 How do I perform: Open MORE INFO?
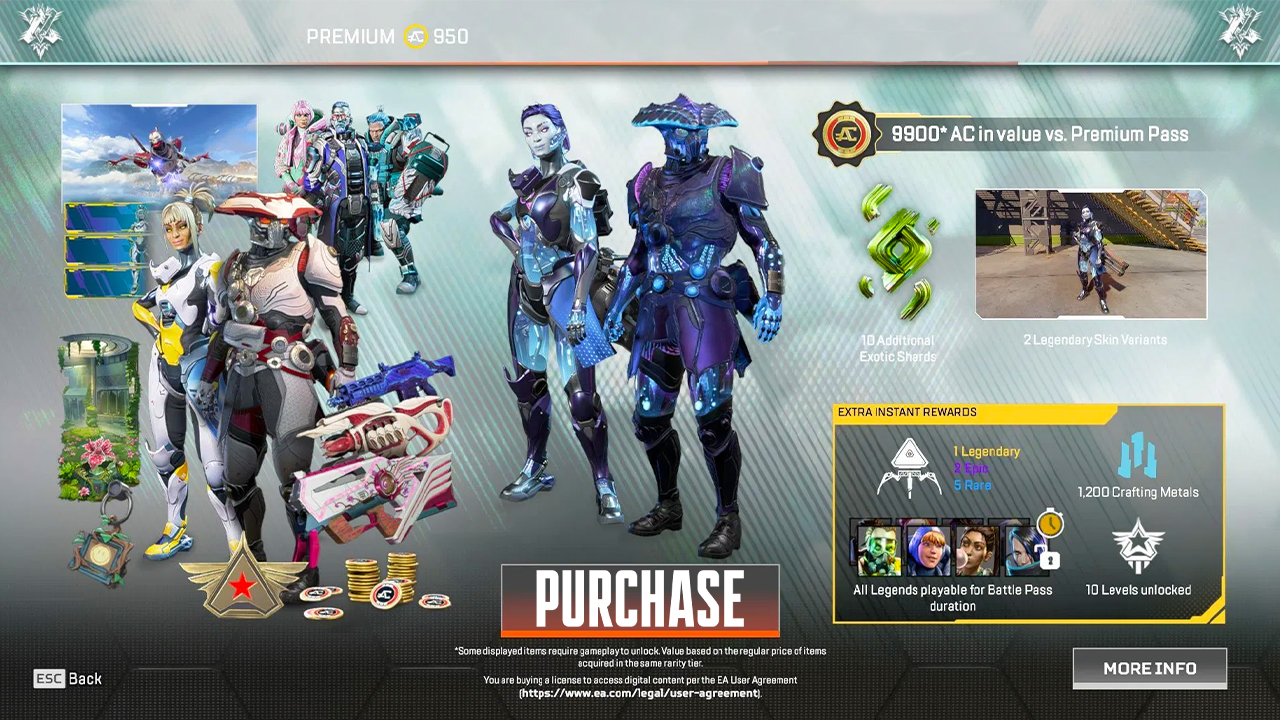pos(1149,668)
